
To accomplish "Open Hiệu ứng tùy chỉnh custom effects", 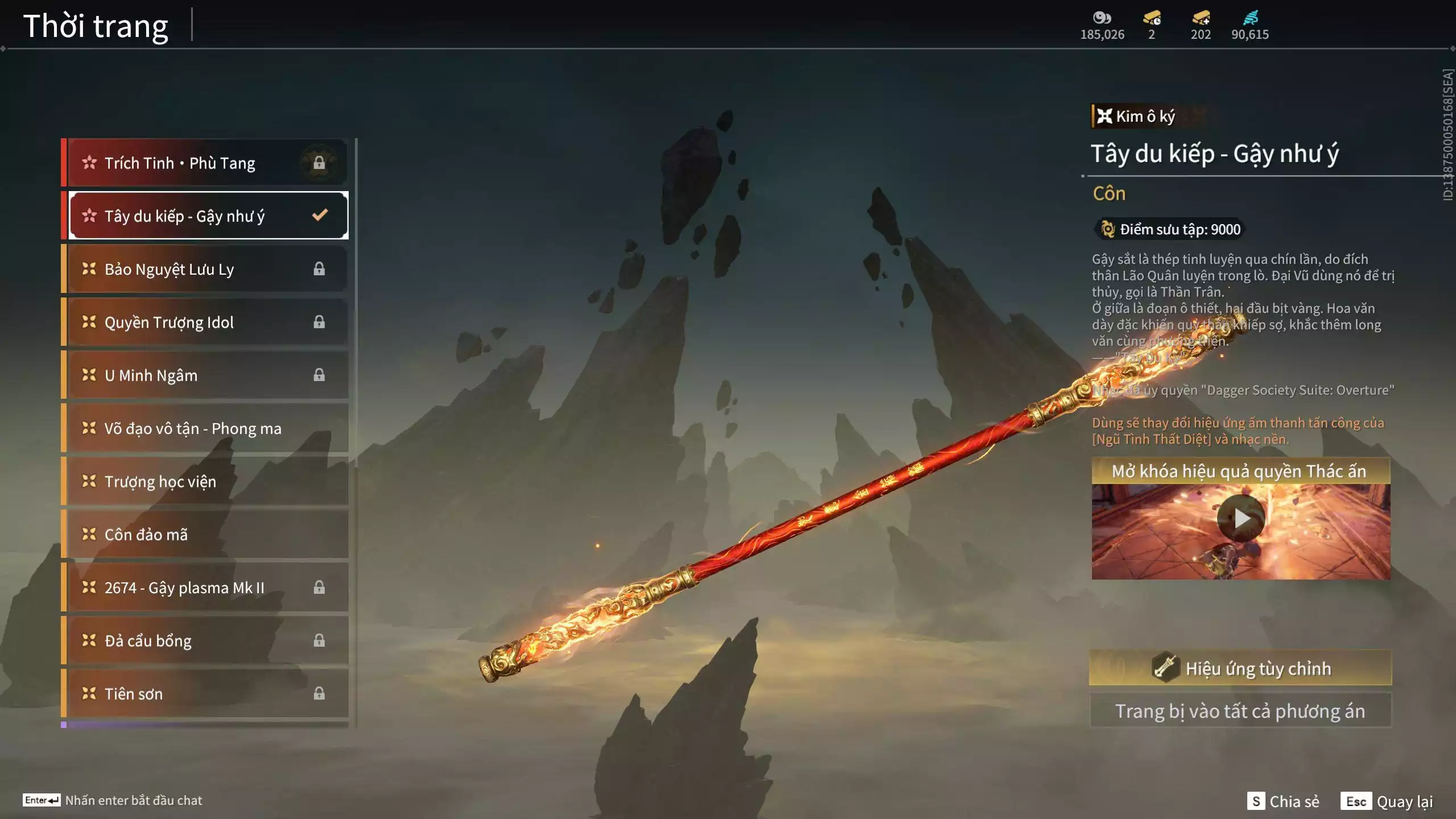I will [1240, 668].
